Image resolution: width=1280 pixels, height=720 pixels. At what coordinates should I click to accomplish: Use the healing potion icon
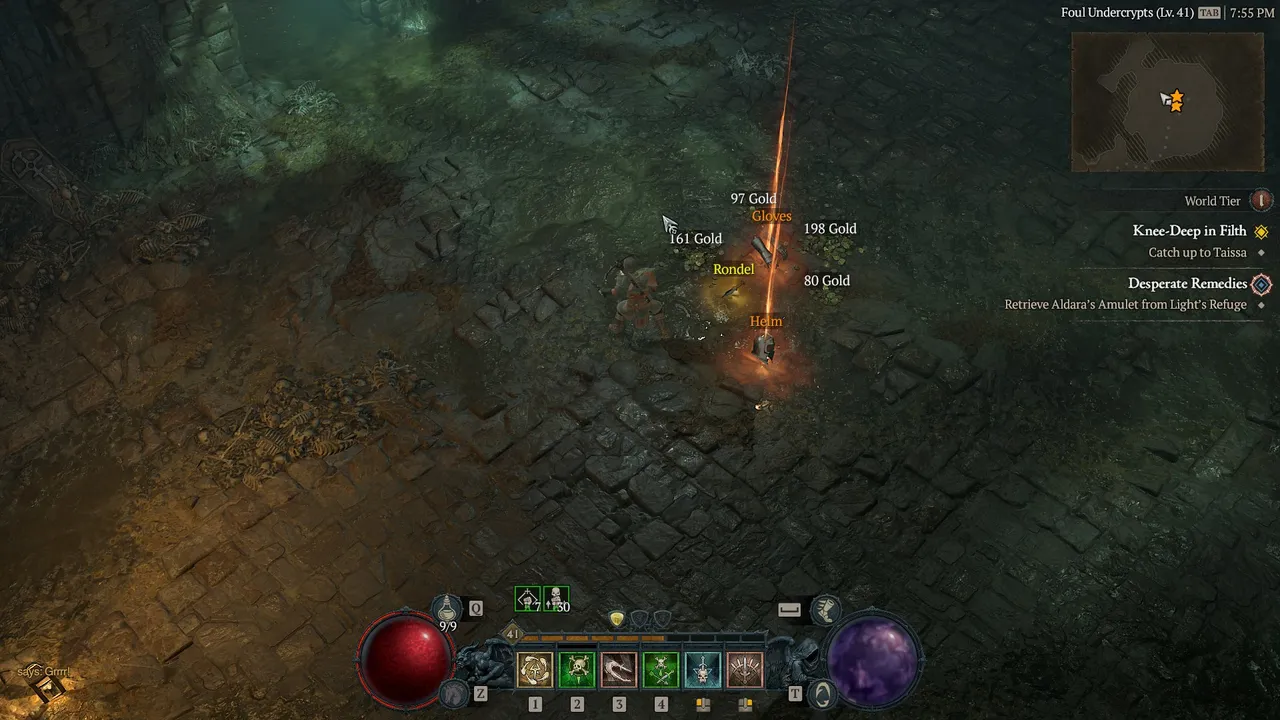[447, 607]
